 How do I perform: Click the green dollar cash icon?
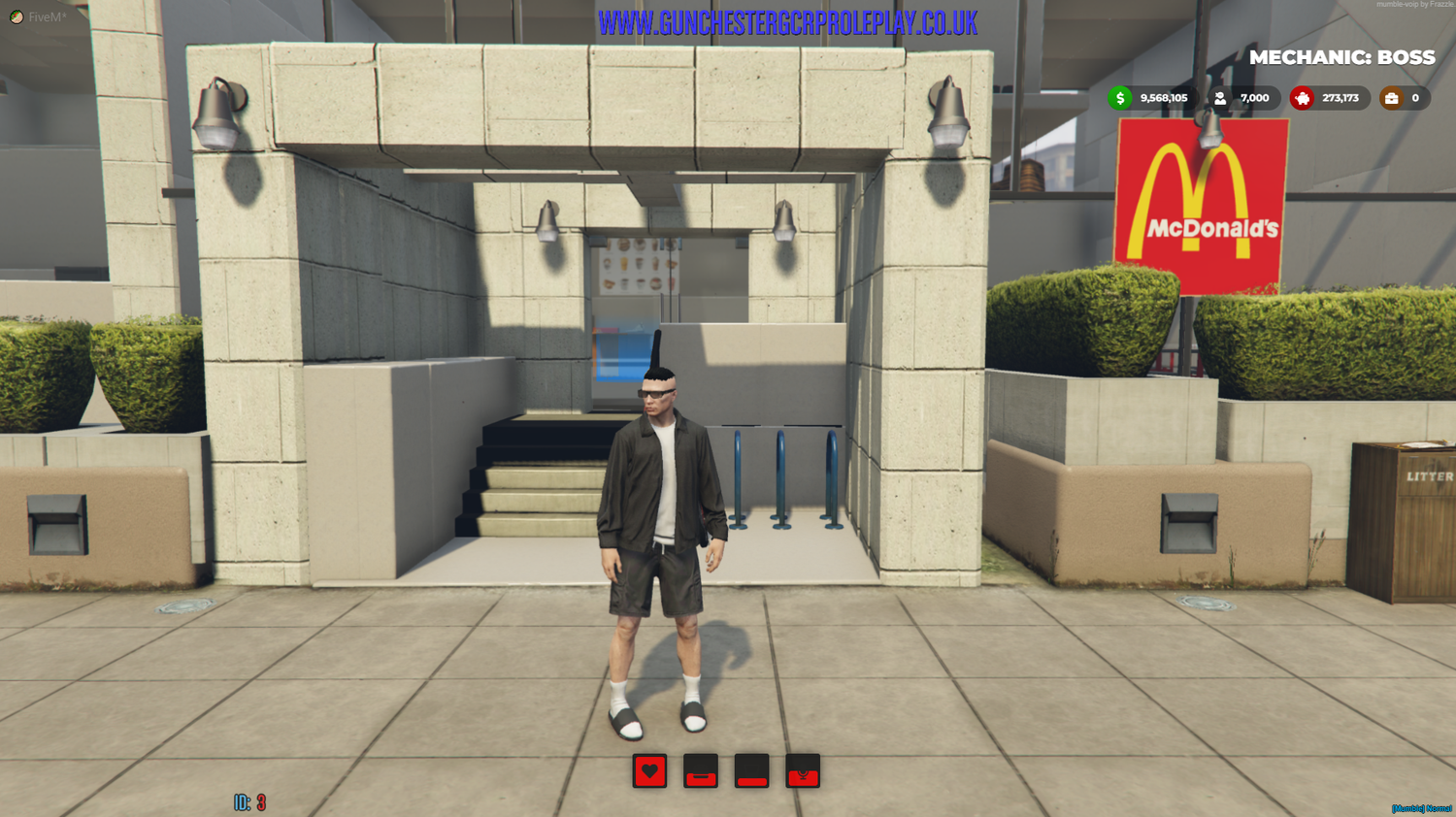(1122, 97)
